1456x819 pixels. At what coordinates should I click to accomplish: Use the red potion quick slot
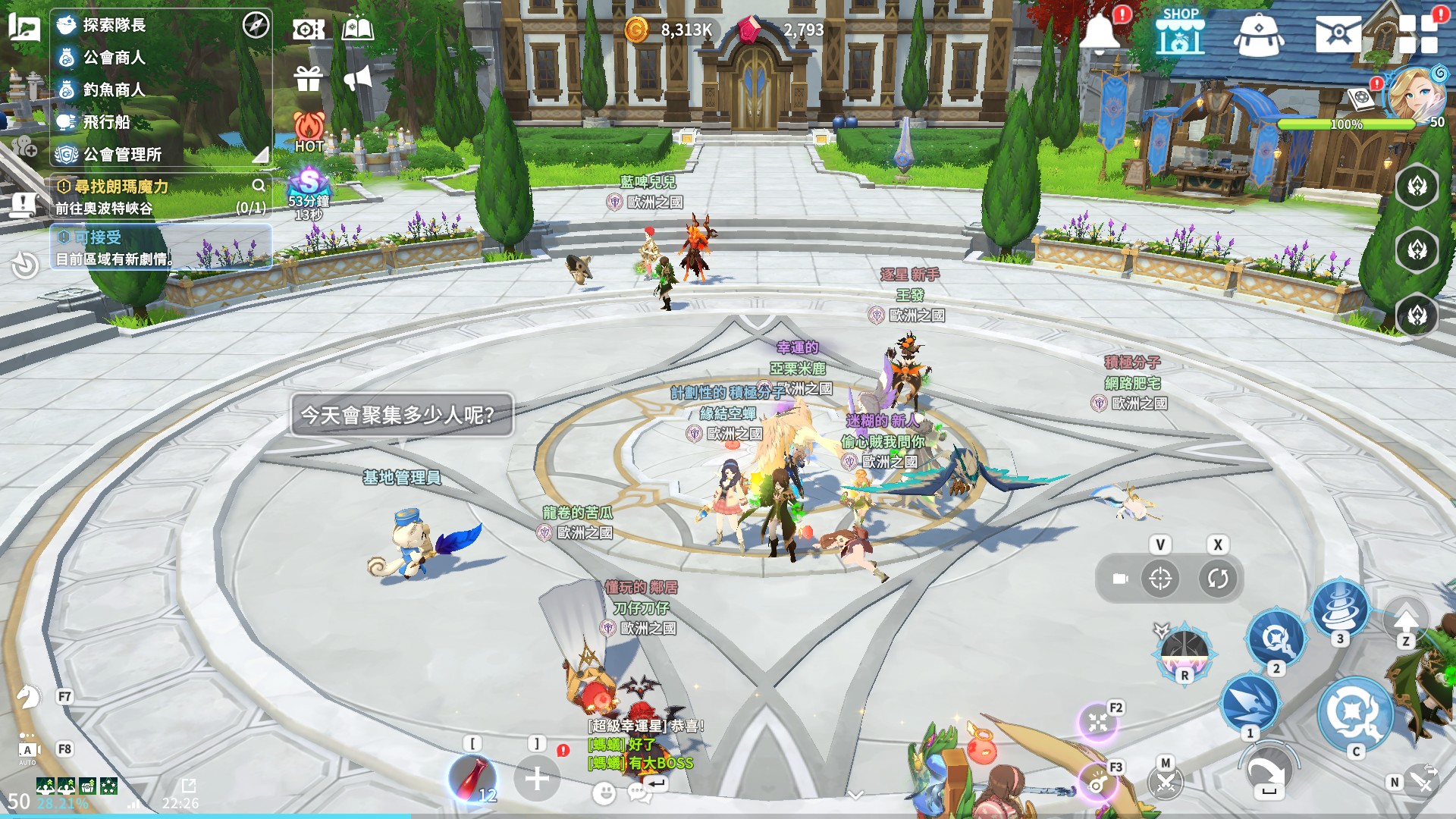[x=473, y=778]
